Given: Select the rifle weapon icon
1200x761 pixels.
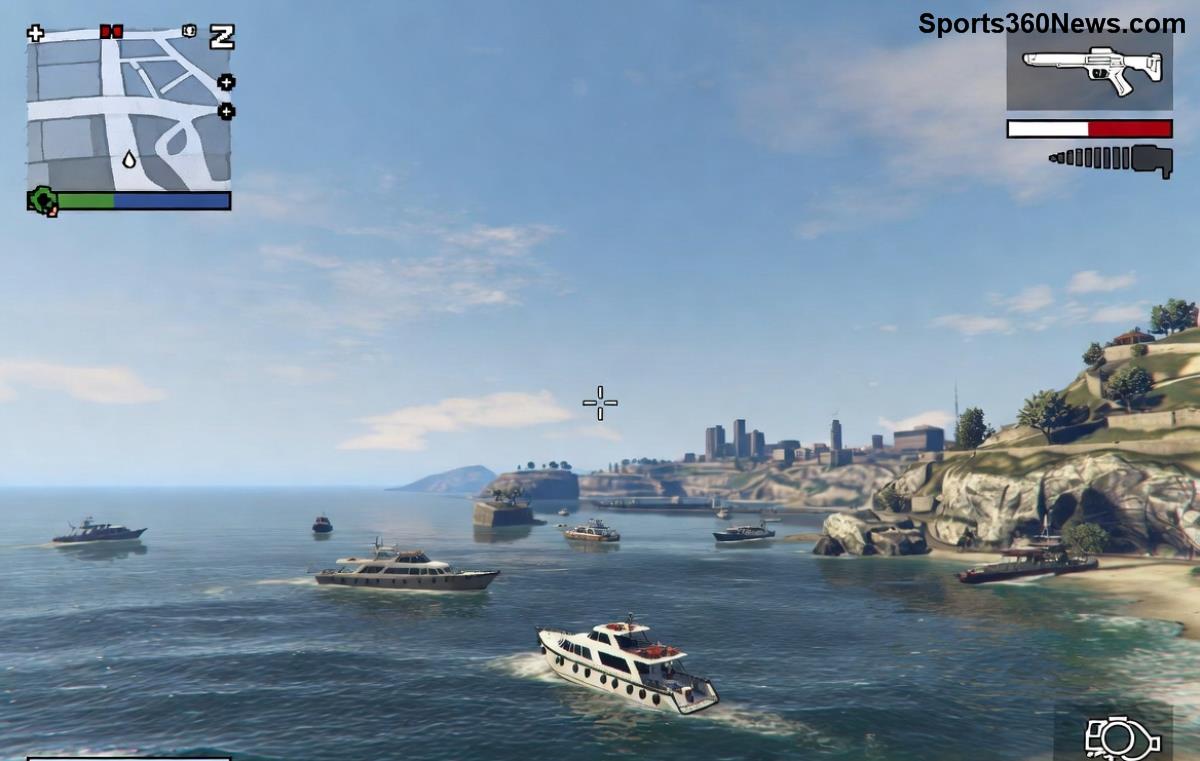Looking at the screenshot, I should [1091, 69].
